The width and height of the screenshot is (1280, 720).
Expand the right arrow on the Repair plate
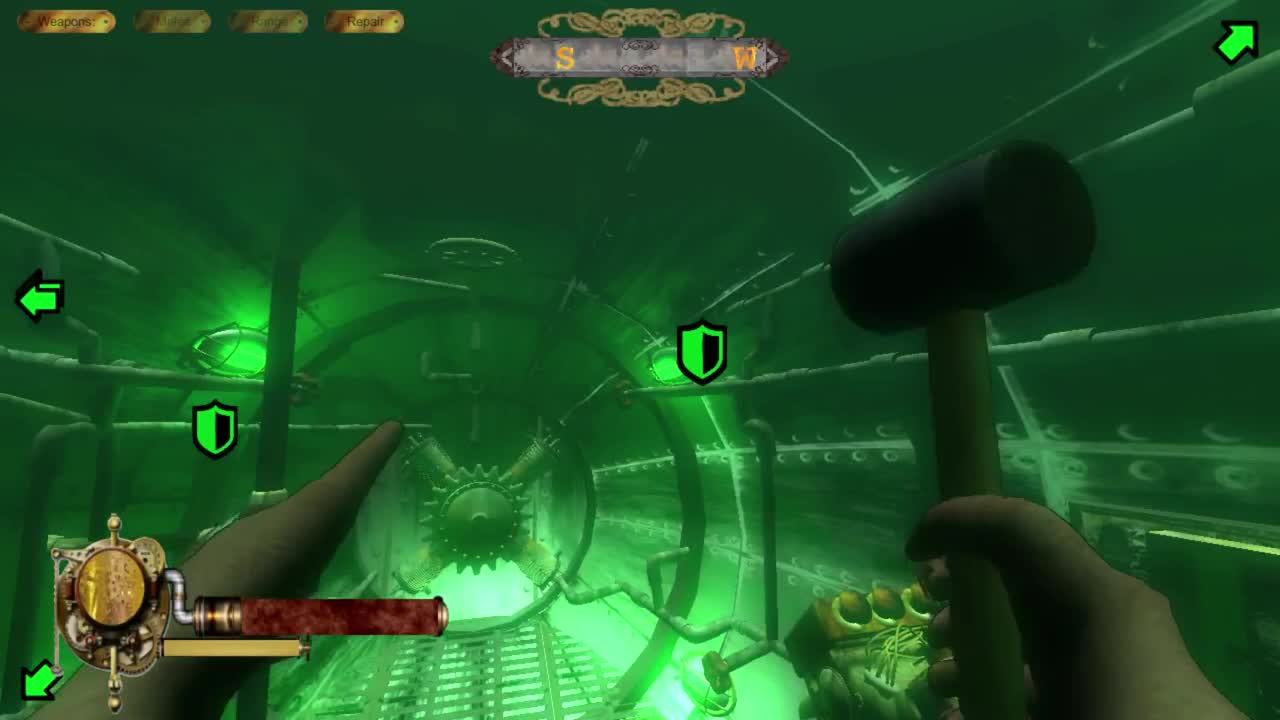[x=395, y=21]
